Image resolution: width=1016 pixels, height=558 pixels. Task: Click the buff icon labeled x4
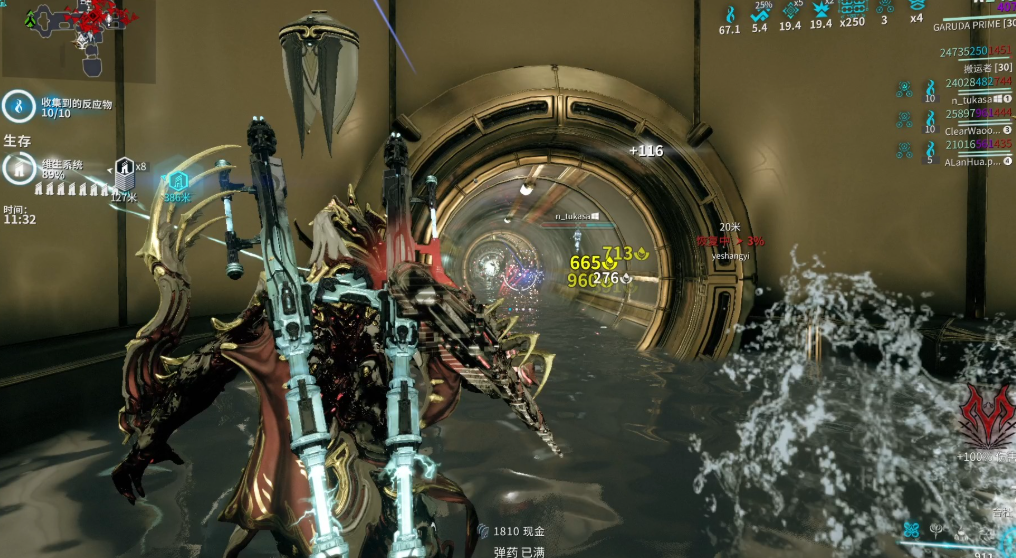click(x=916, y=9)
